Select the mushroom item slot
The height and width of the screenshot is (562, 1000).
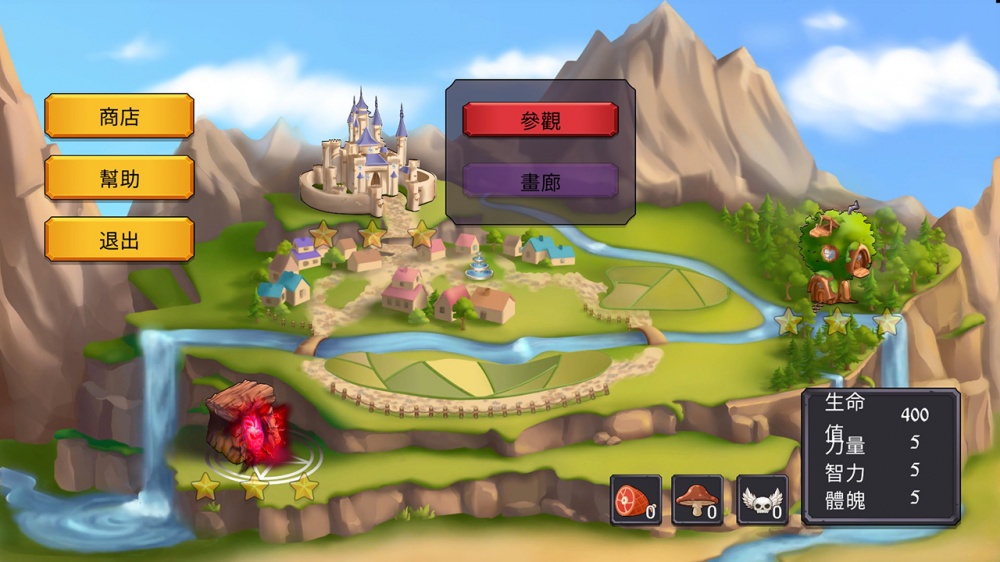point(697,499)
